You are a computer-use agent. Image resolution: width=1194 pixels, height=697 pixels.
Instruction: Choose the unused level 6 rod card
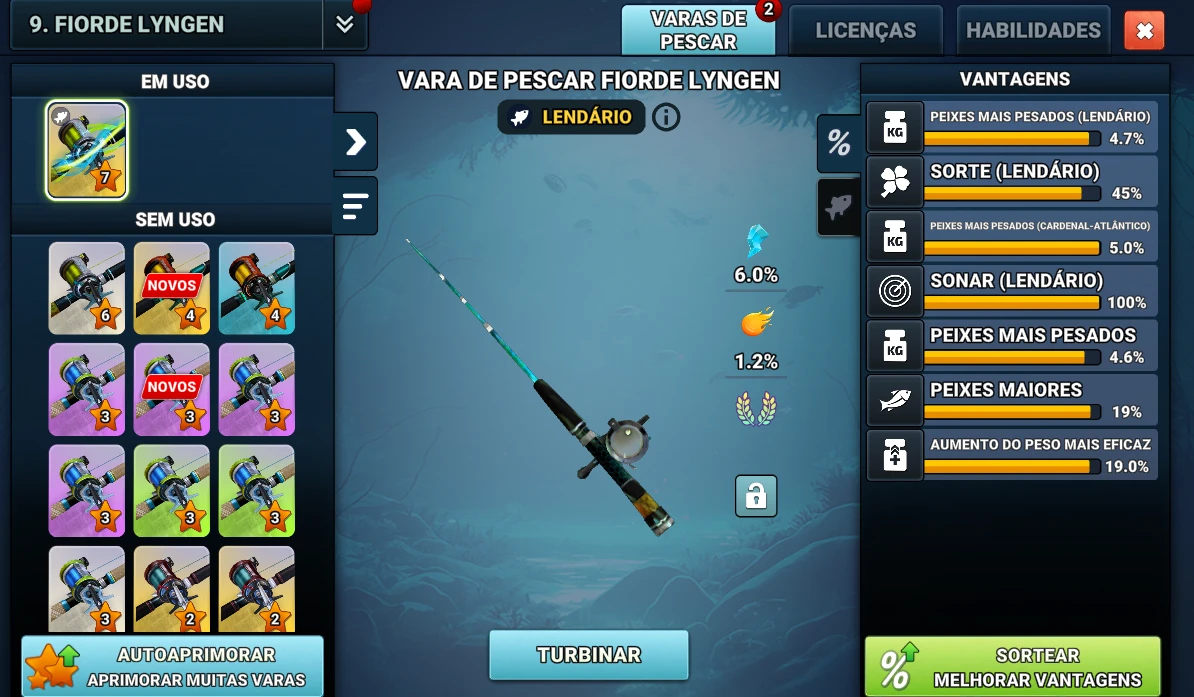(x=87, y=288)
